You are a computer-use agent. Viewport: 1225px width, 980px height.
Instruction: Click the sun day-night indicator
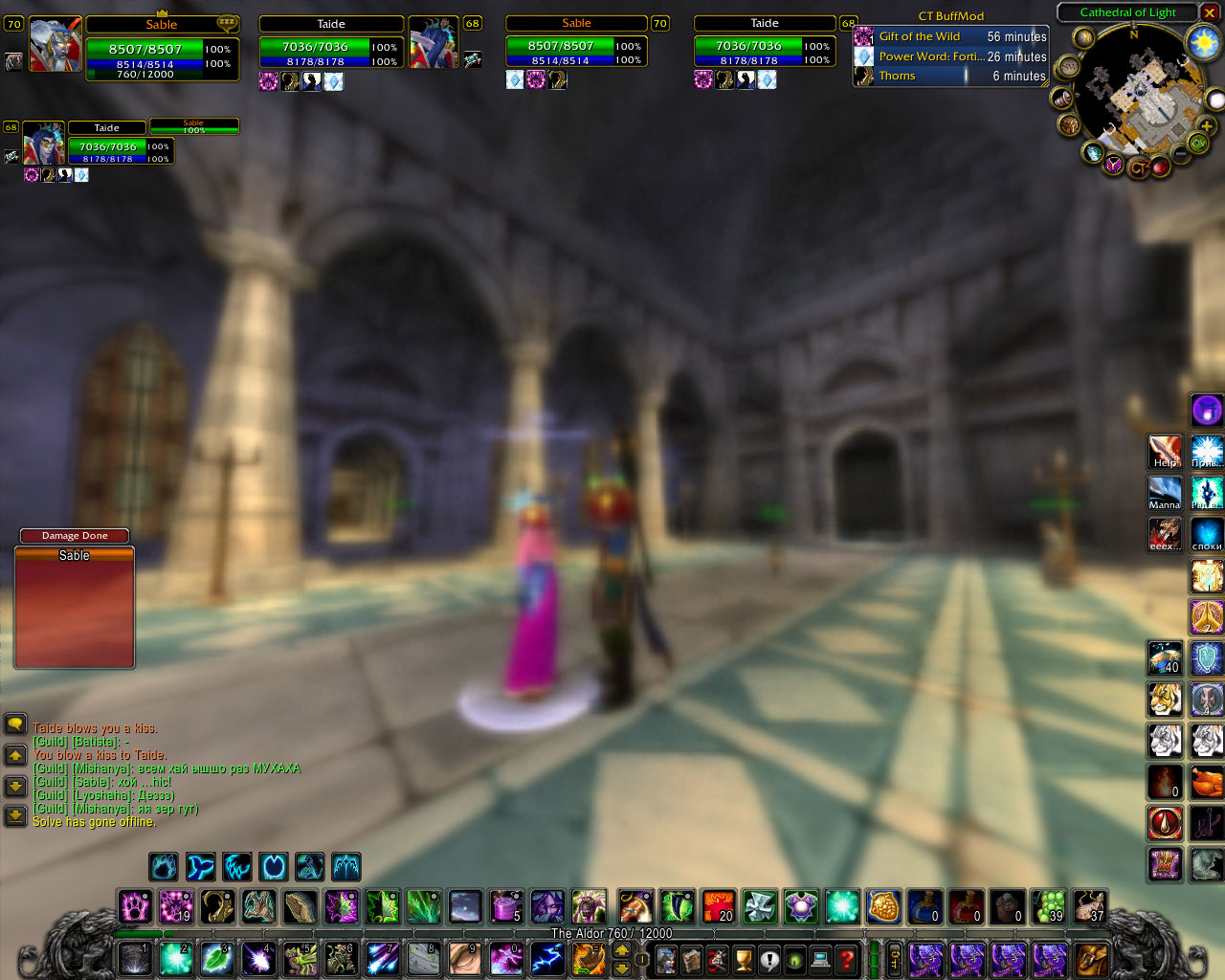(1202, 41)
